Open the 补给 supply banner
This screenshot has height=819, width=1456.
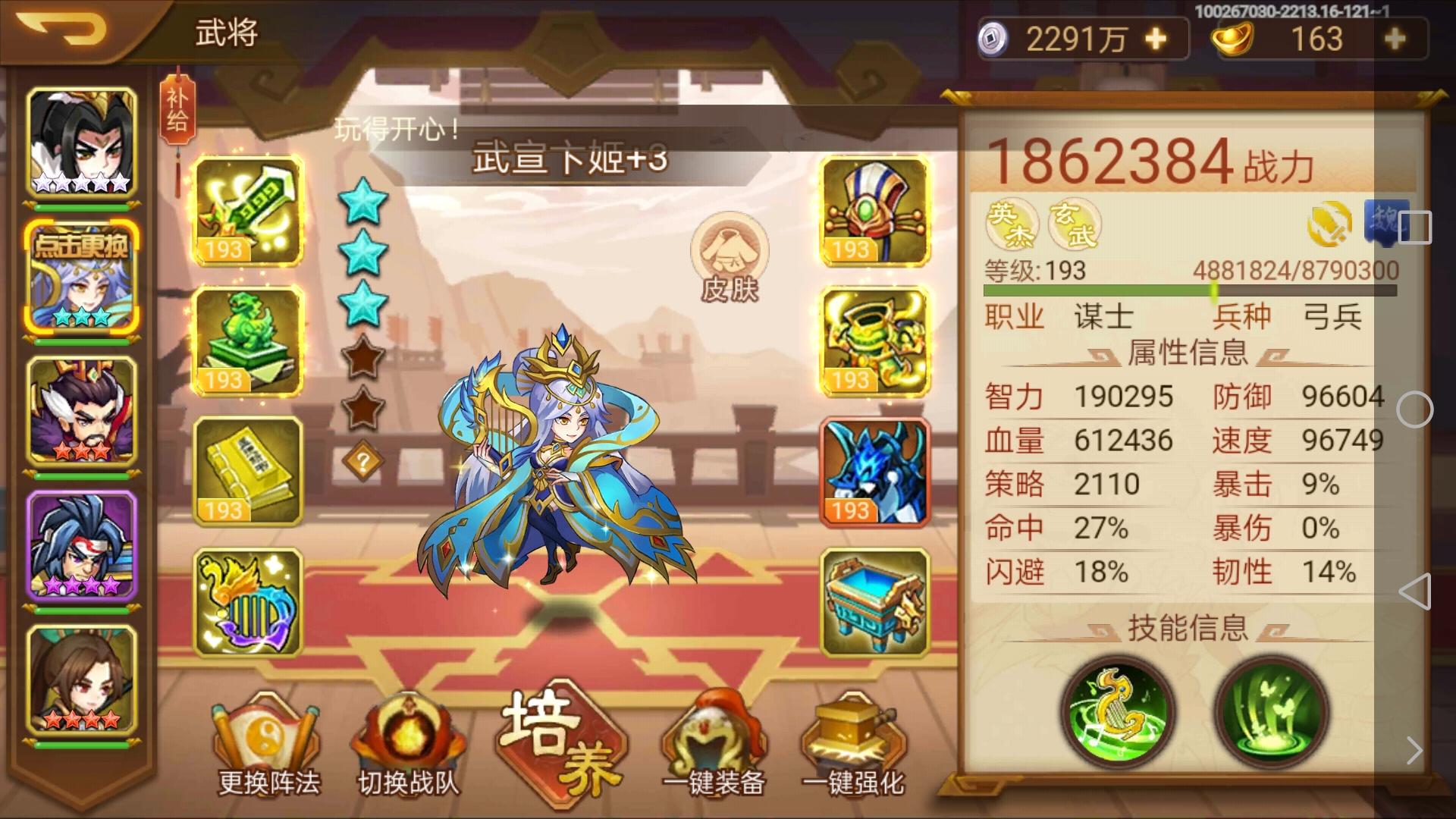(x=177, y=110)
